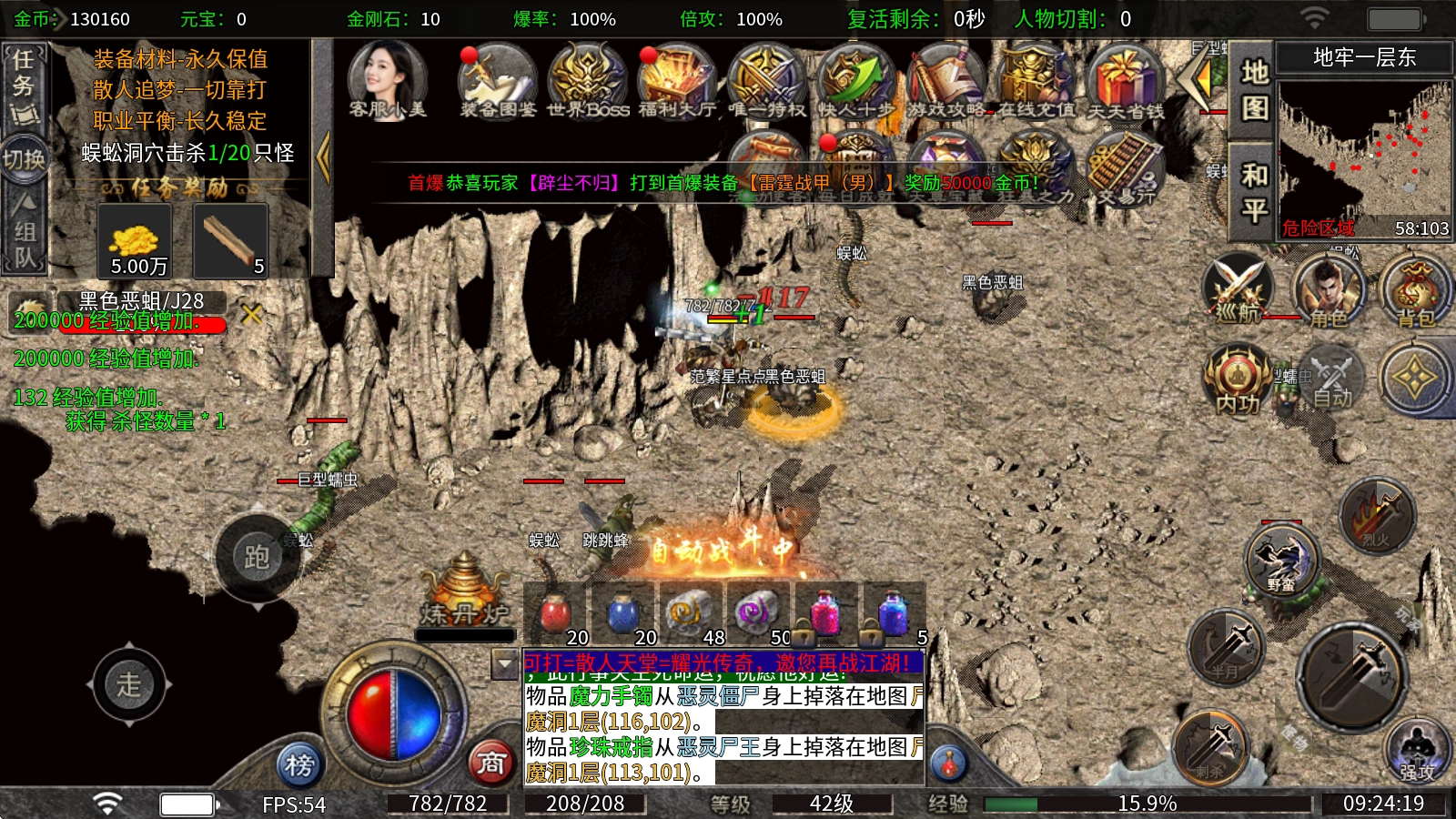This screenshot has height=819, width=1456.
Task: Toggle the 自动 auto-battle button
Action: coord(1330,378)
